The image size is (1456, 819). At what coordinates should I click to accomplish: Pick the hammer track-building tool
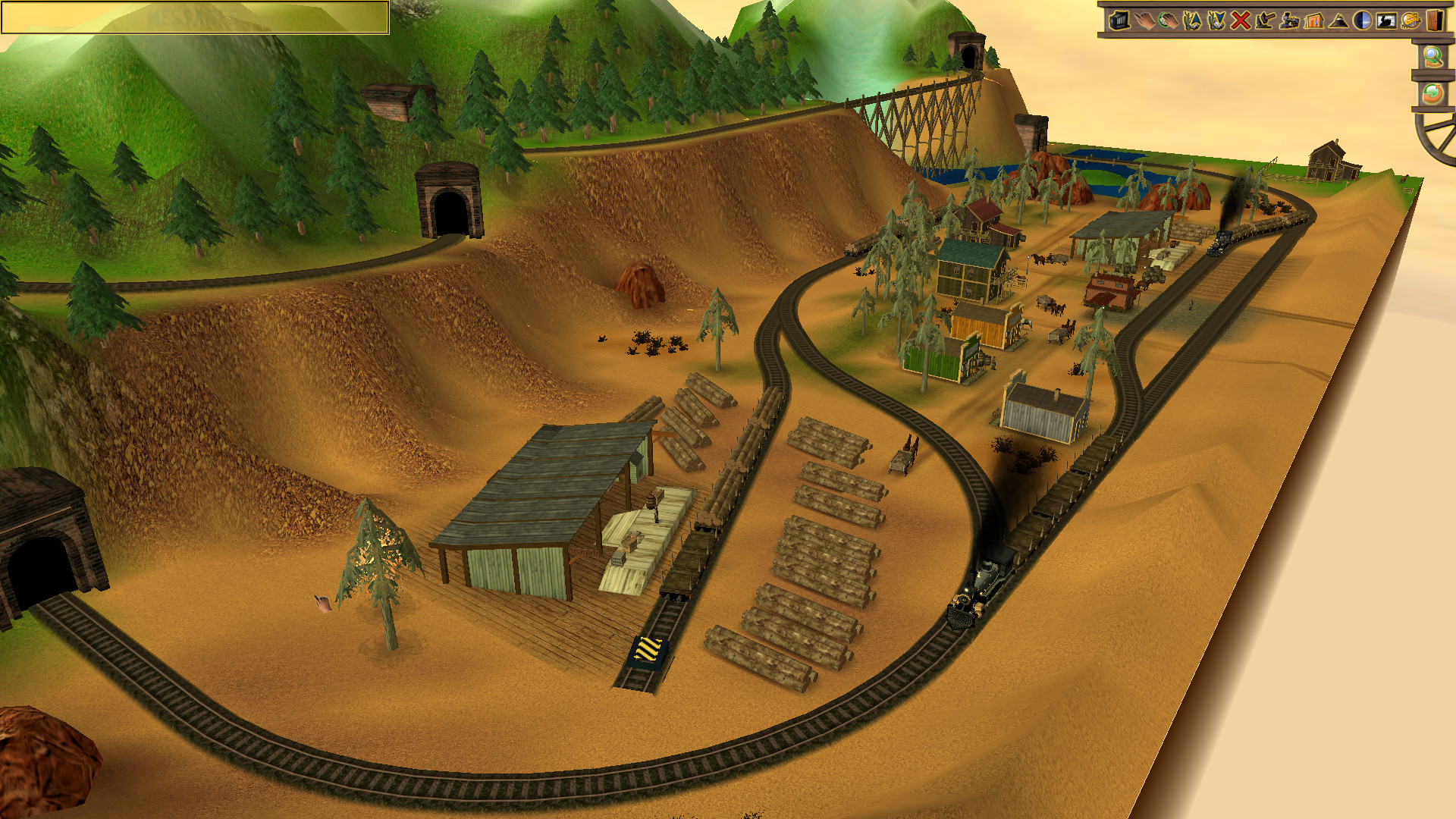click(x=1264, y=21)
